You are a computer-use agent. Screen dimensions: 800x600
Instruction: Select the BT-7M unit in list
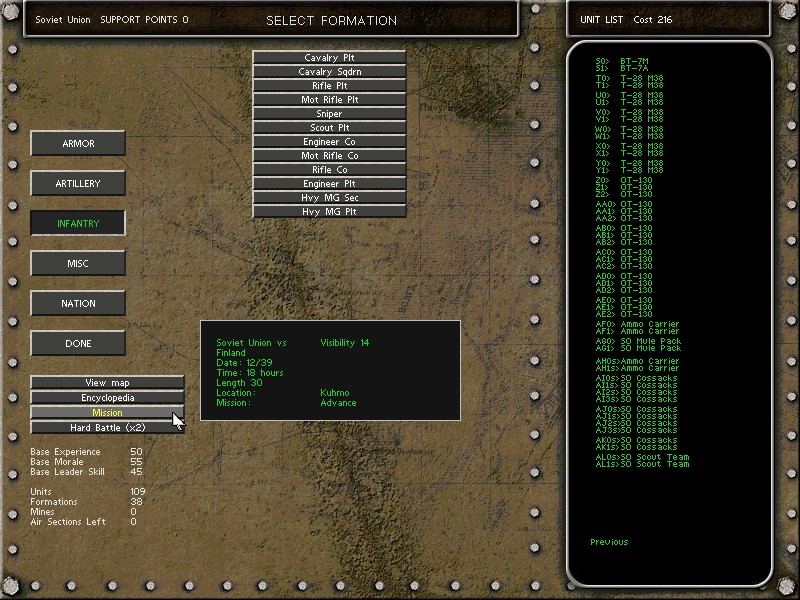pyautogui.click(x=628, y=61)
